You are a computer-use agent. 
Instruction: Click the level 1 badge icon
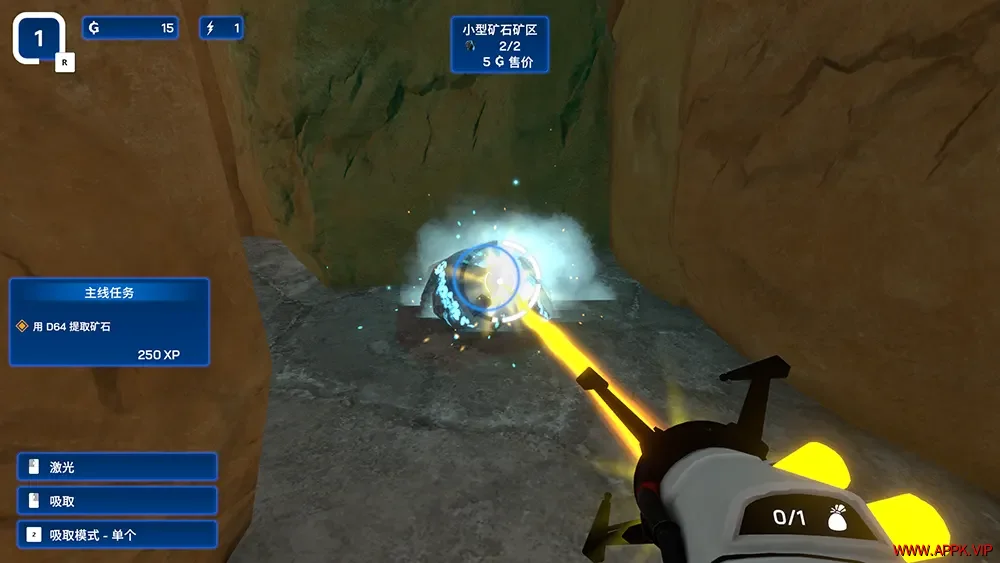click(x=40, y=39)
